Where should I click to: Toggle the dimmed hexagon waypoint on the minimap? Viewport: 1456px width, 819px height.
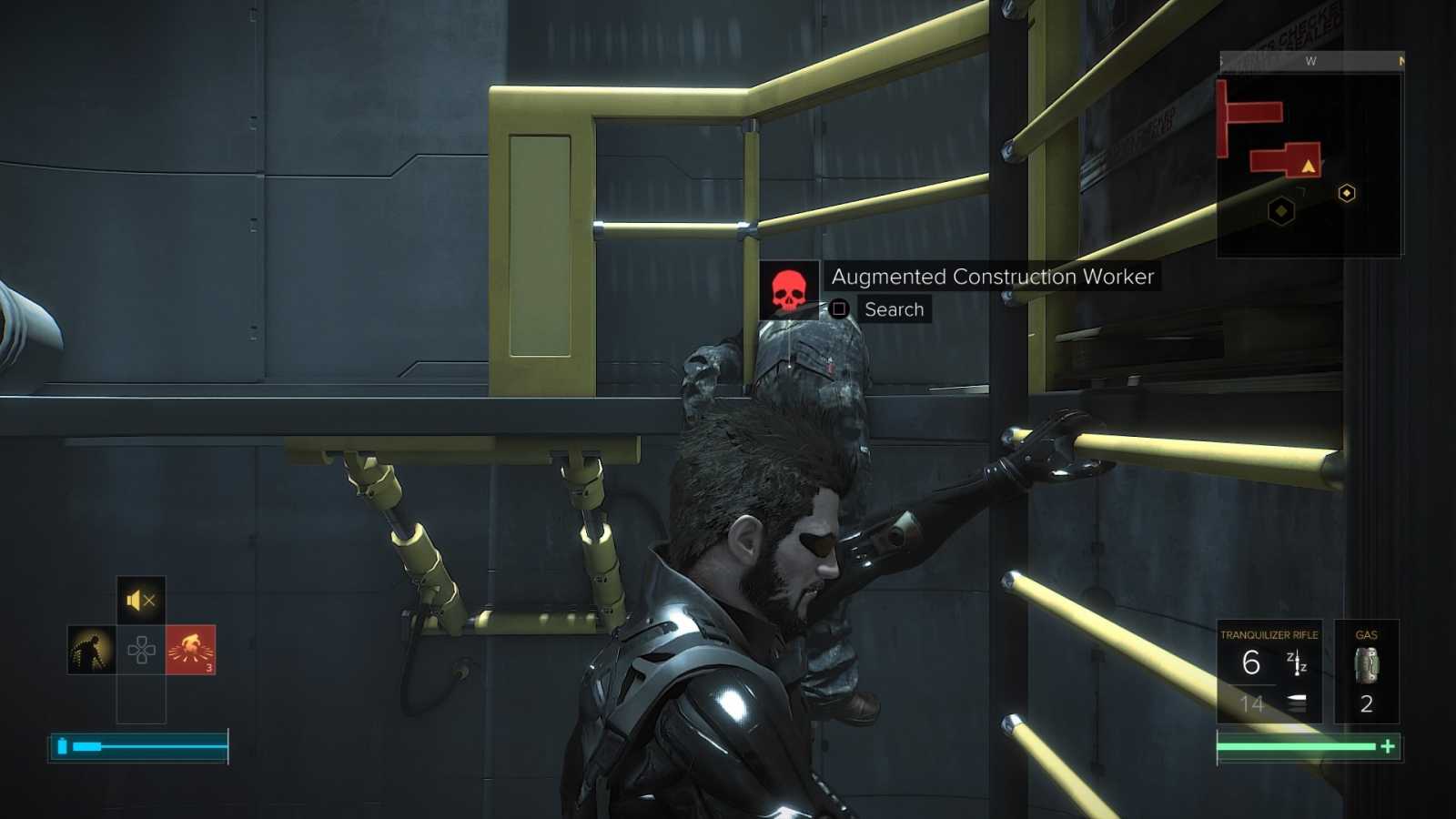click(x=1280, y=211)
